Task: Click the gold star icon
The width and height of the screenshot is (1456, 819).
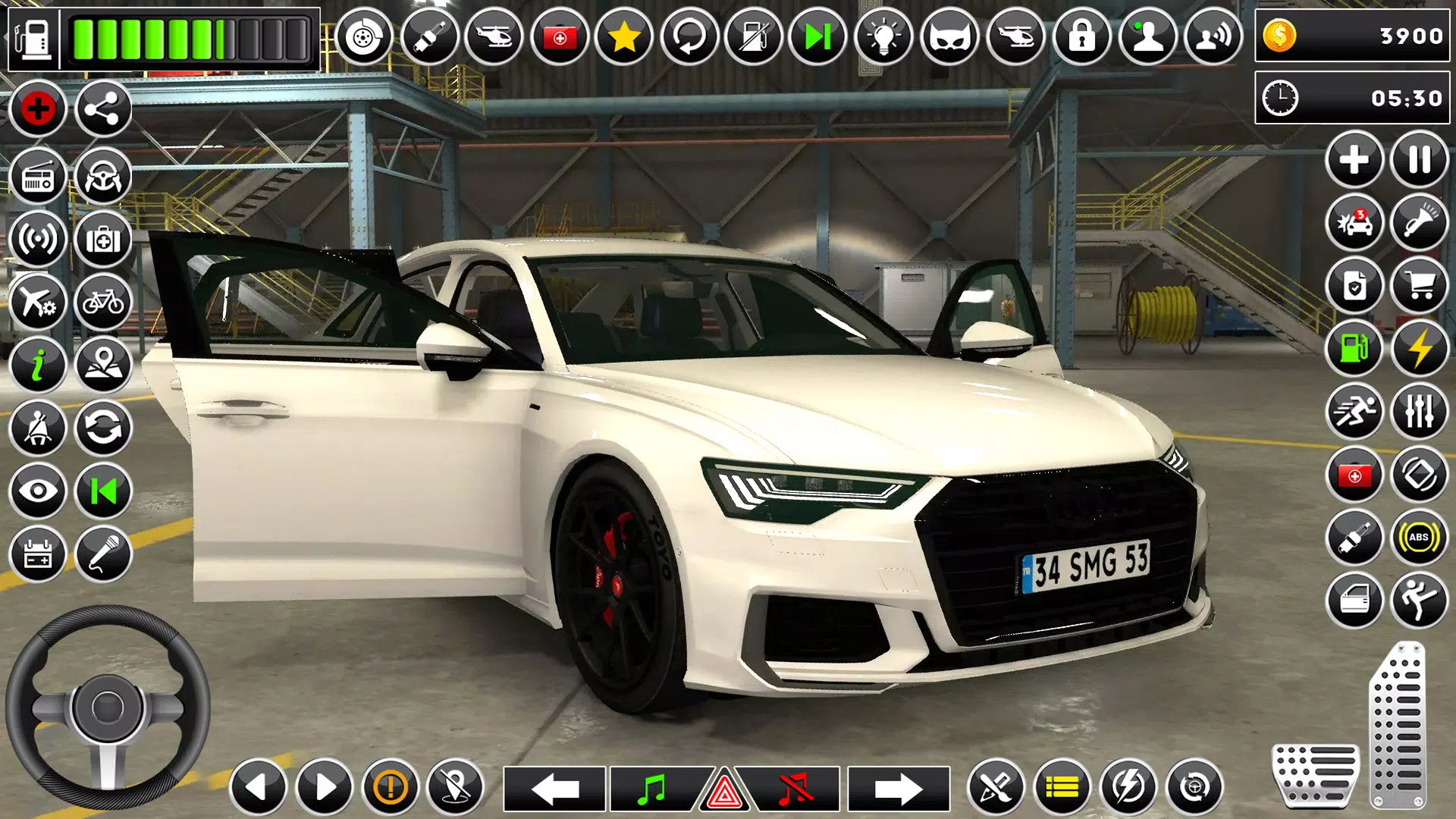Action: [624, 36]
